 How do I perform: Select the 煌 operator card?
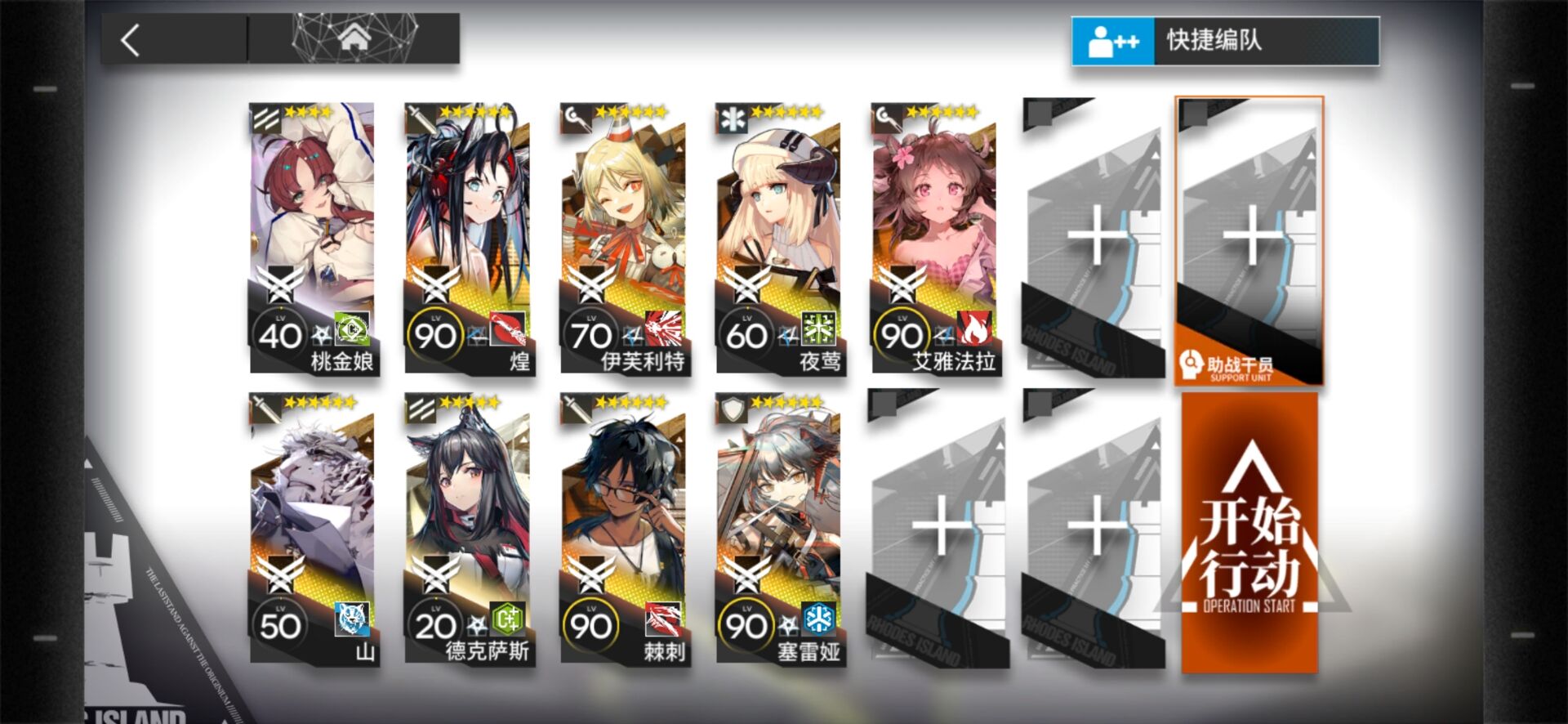(x=467, y=237)
